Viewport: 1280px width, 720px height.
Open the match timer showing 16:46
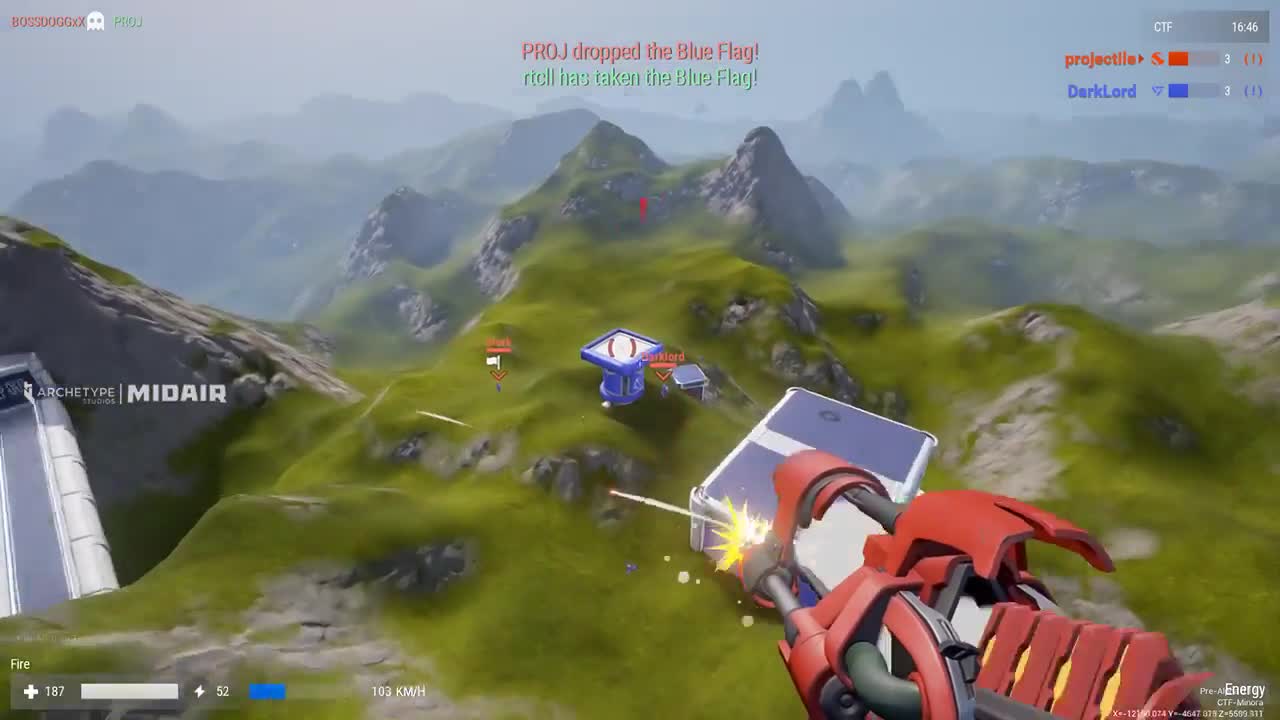(x=1247, y=27)
